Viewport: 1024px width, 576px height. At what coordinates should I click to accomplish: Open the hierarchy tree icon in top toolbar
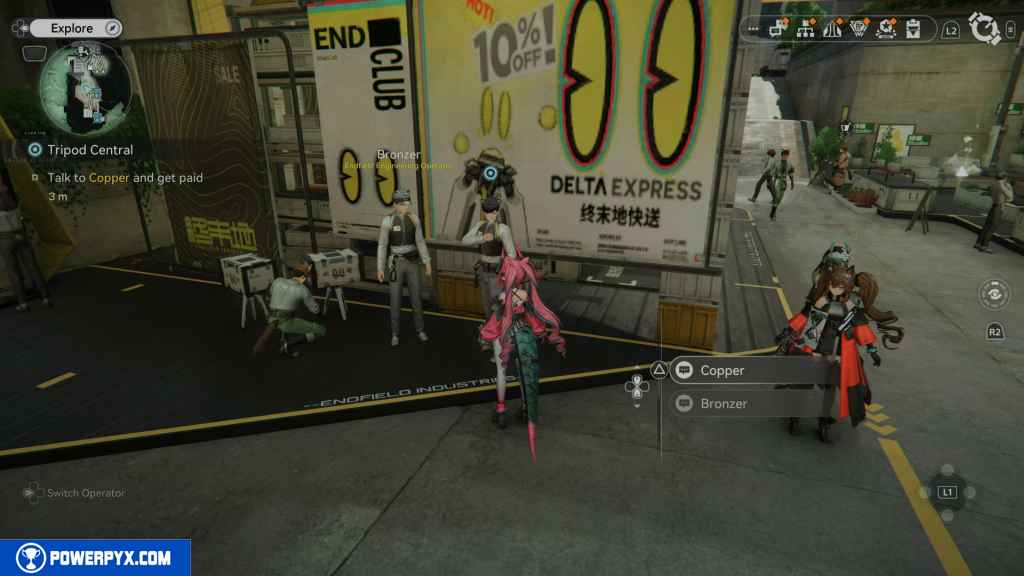pyautogui.click(x=805, y=30)
